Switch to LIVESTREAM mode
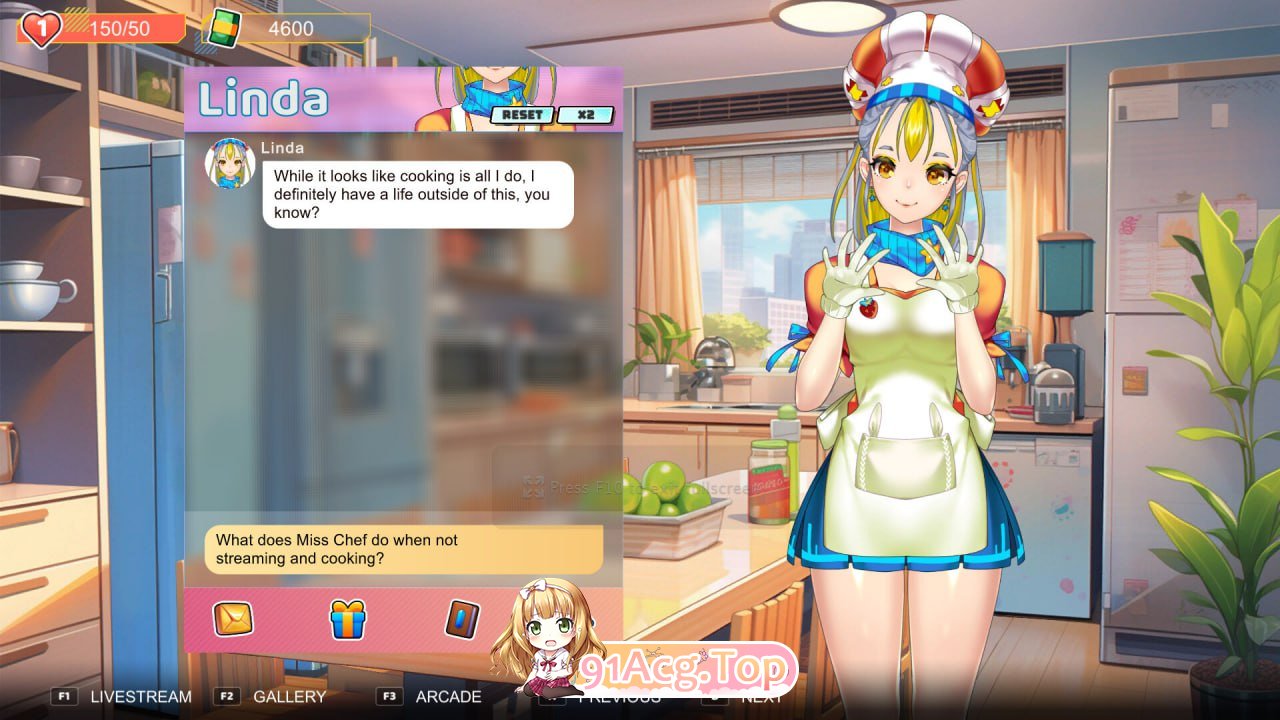This screenshot has width=1280, height=720. click(140, 697)
